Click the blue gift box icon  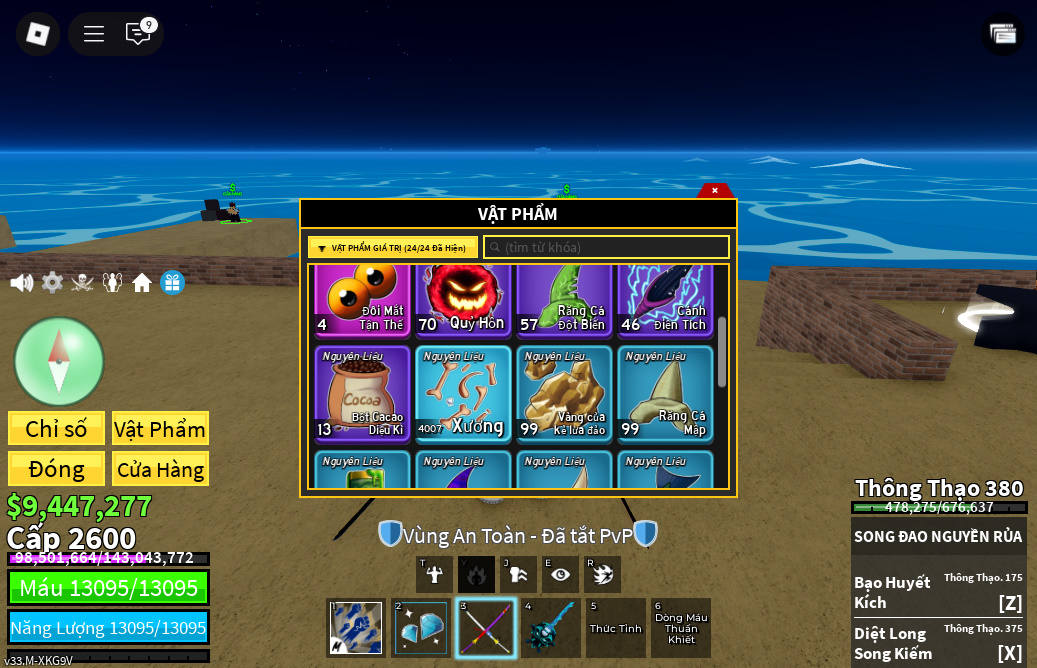click(172, 283)
